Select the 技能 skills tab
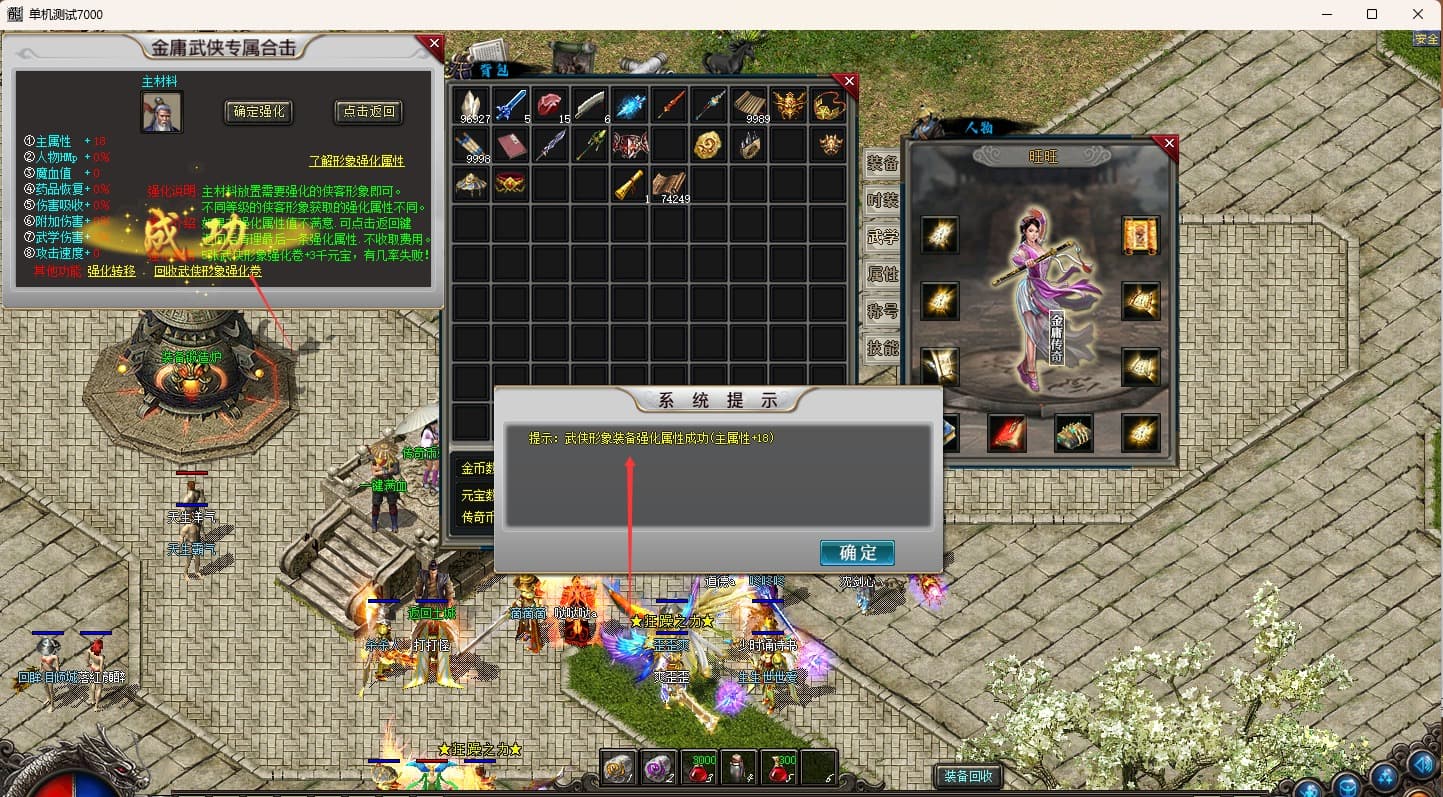 (882, 348)
